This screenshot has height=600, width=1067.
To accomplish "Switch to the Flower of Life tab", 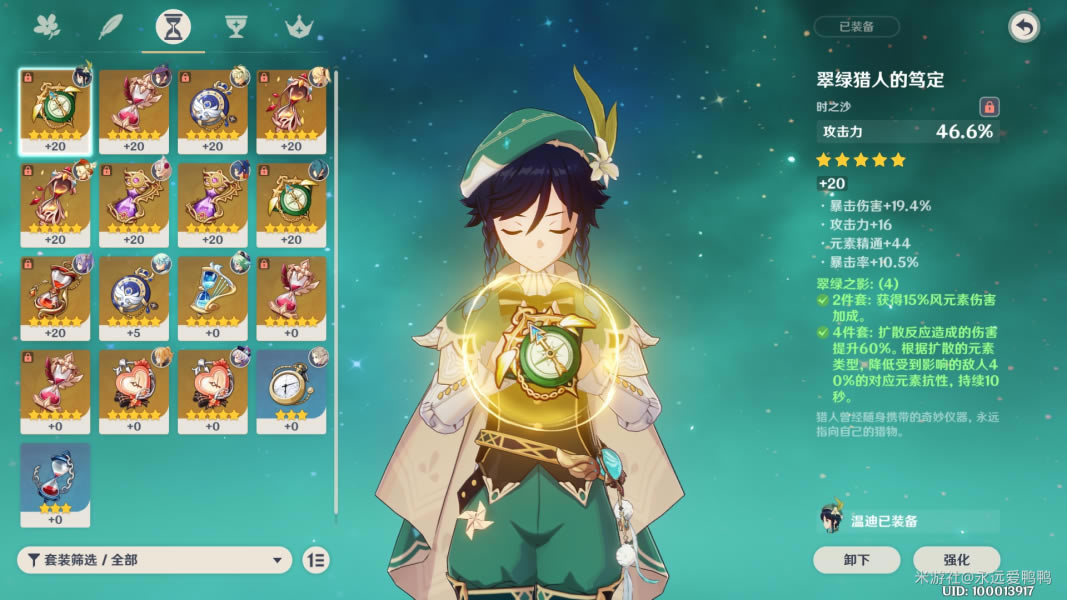I will [x=47, y=27].
